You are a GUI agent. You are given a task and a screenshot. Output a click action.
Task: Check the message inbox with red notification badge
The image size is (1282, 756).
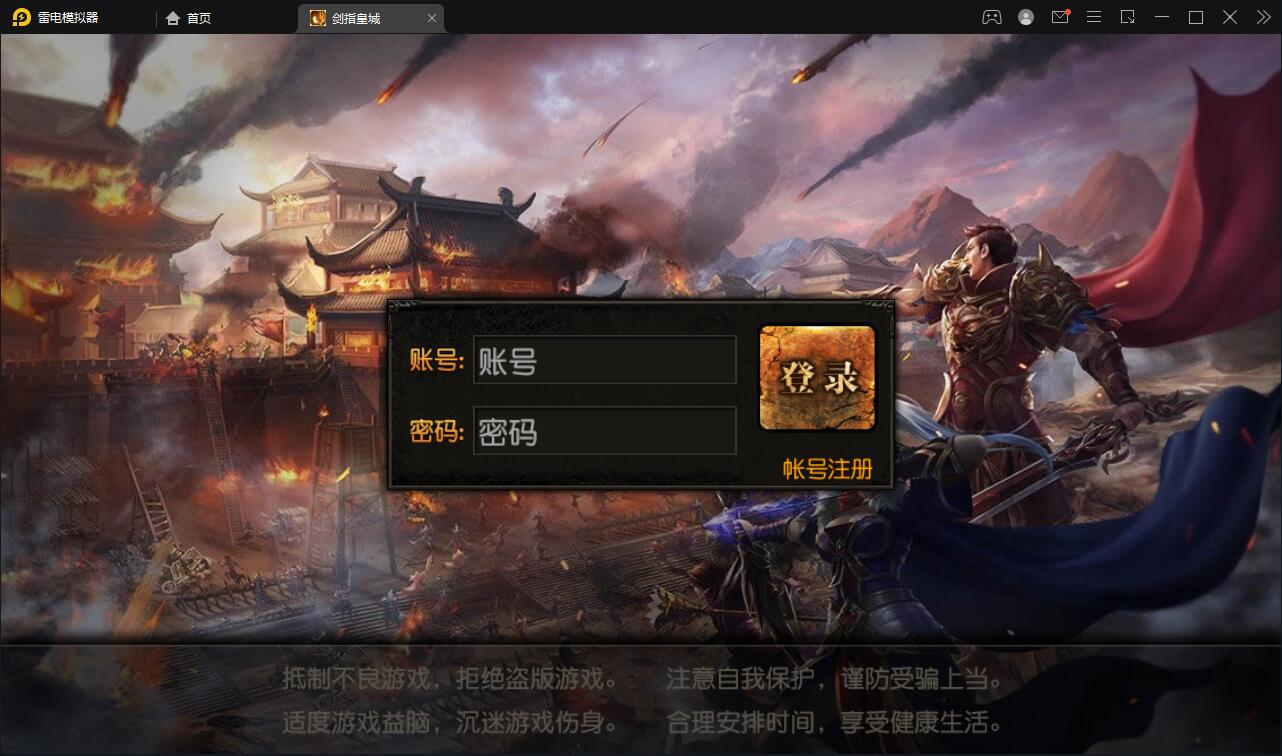click(1060, 17)
